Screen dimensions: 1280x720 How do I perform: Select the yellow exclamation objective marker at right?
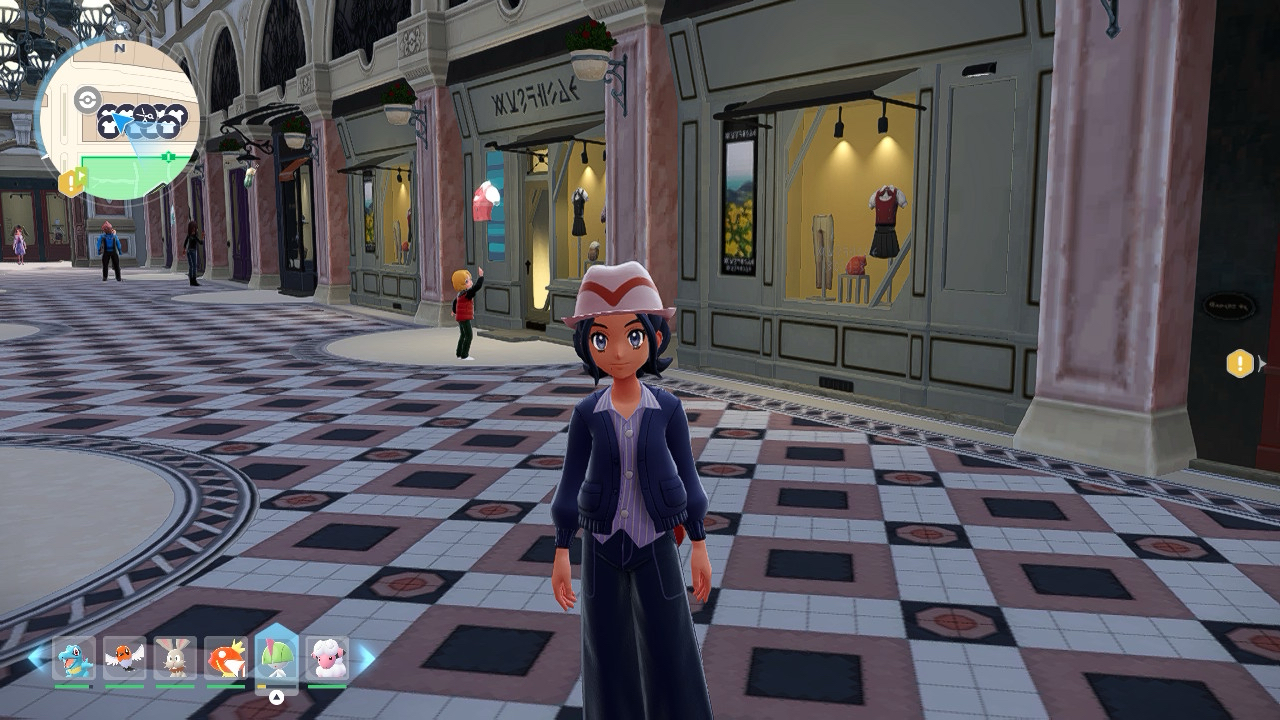click(x=1240, y=363)
